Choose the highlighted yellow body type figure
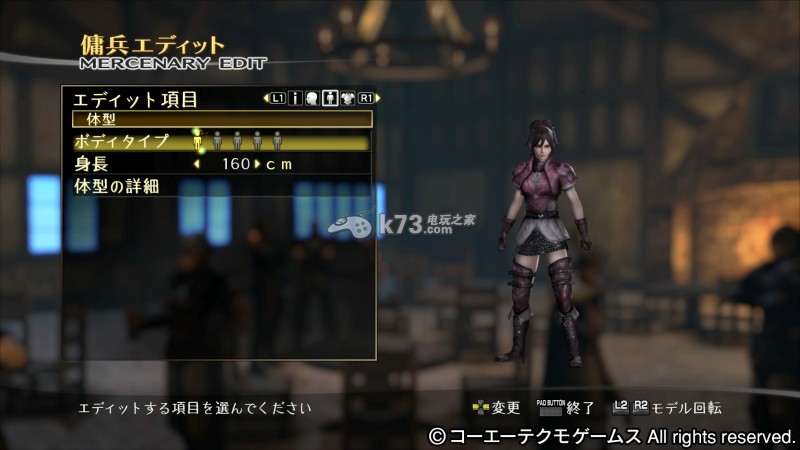Screen dimensions: 800x450 click(198, 141)
